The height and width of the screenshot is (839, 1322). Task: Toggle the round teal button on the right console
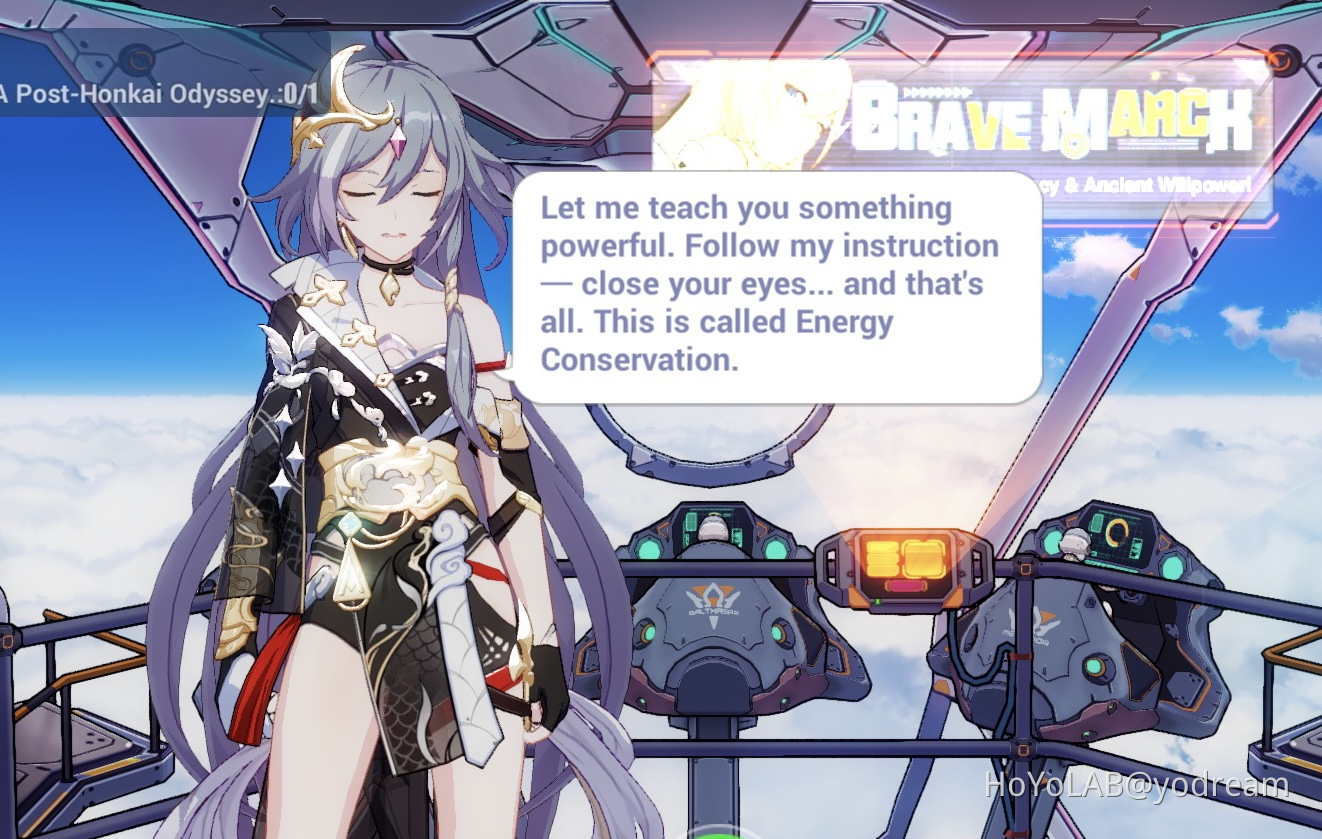pyautogui.click(x=1172, y=566)
